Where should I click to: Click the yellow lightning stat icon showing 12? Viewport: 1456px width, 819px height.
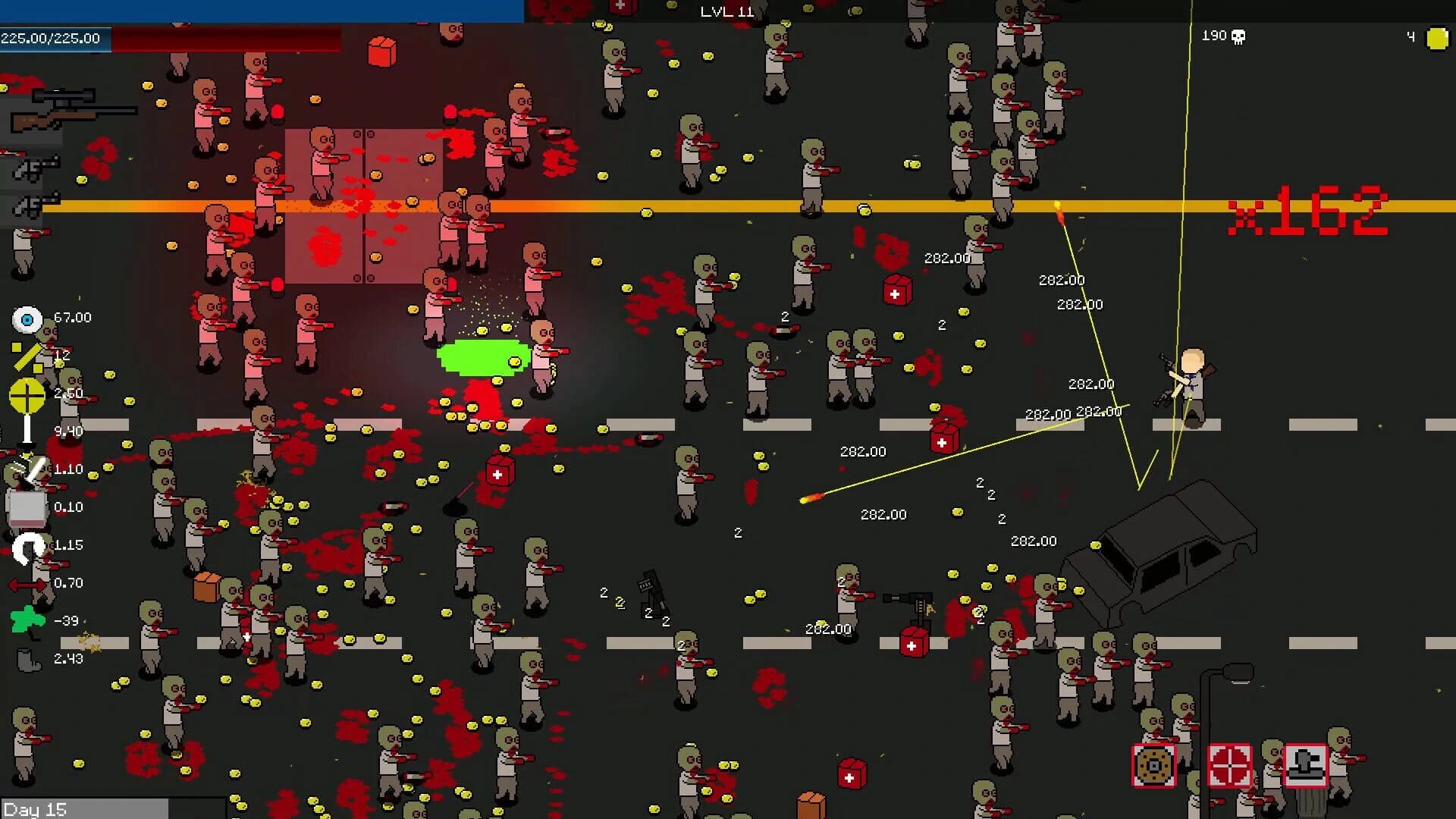point(27,356)
